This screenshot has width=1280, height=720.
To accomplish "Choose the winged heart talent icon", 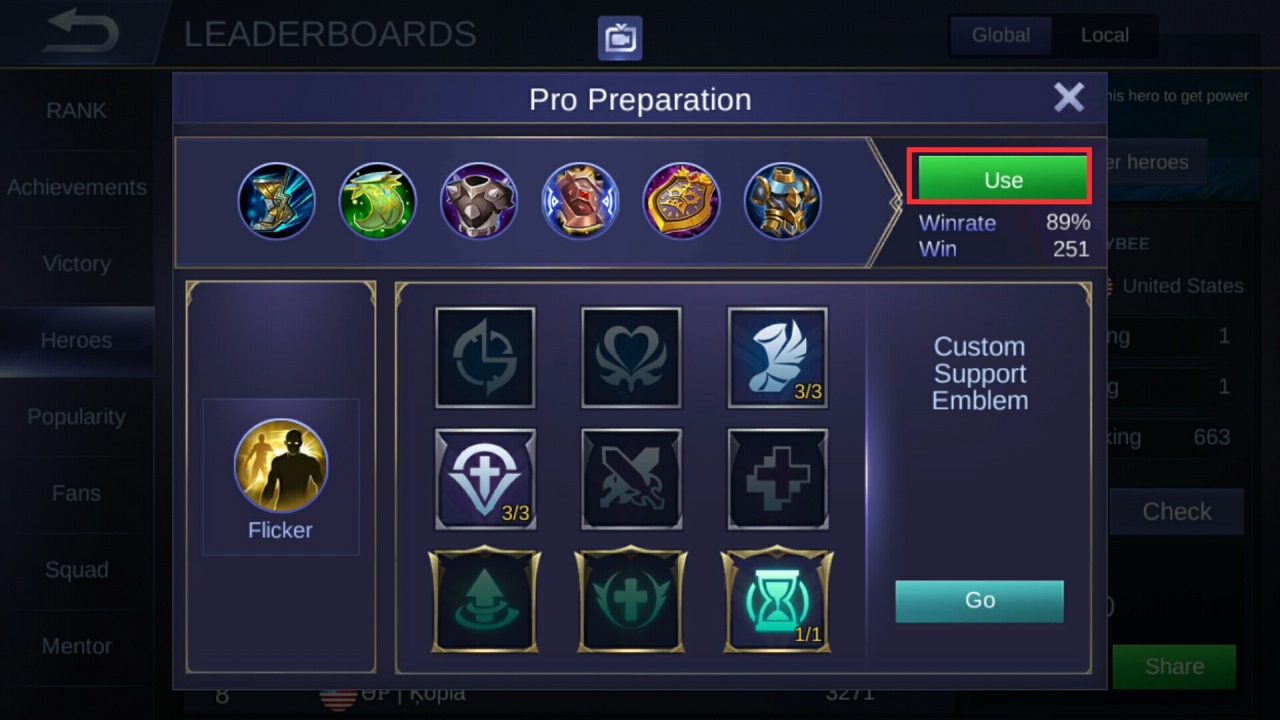I will (631, 357).
